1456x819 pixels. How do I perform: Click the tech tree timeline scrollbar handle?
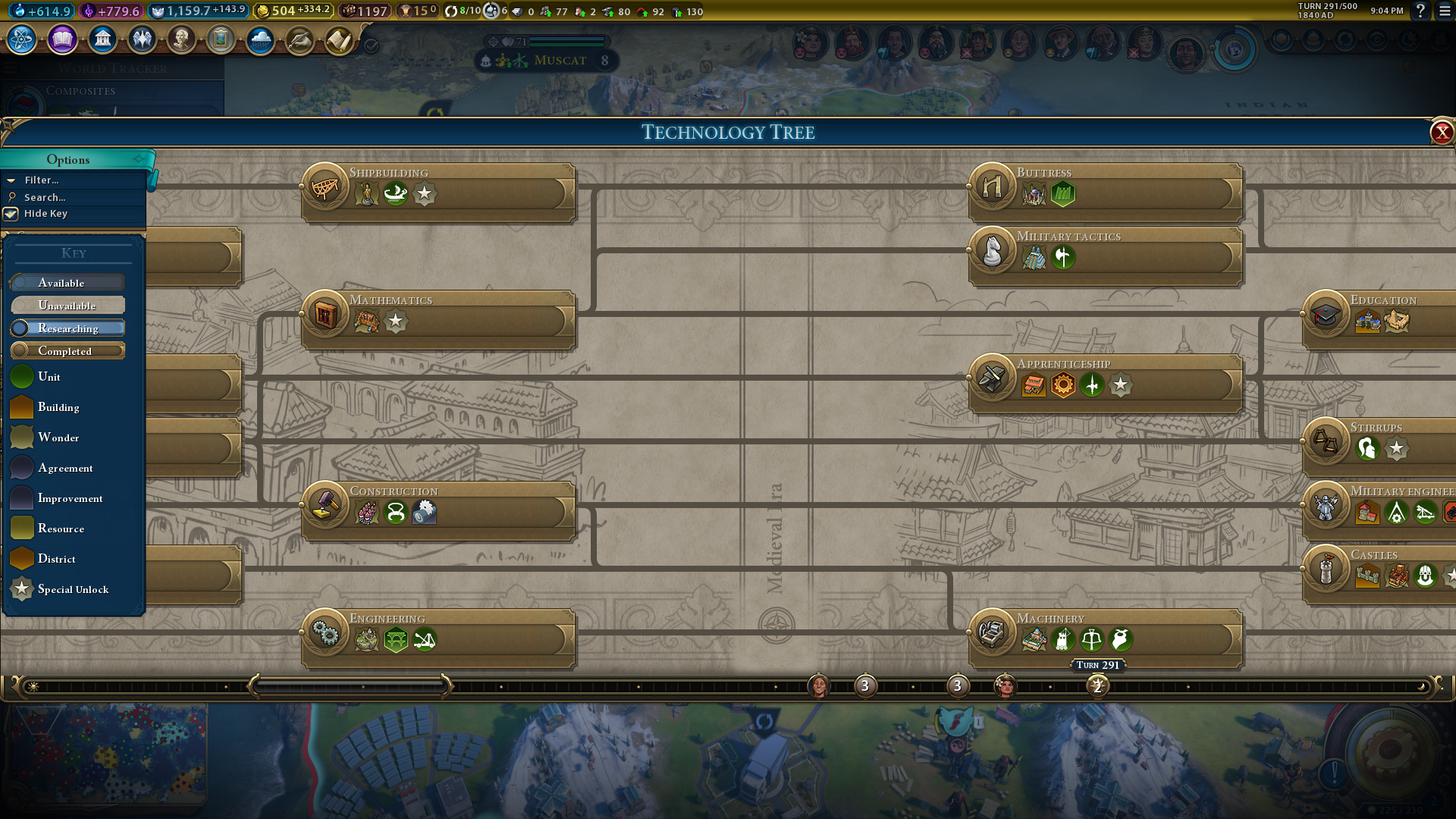[350, 686]
